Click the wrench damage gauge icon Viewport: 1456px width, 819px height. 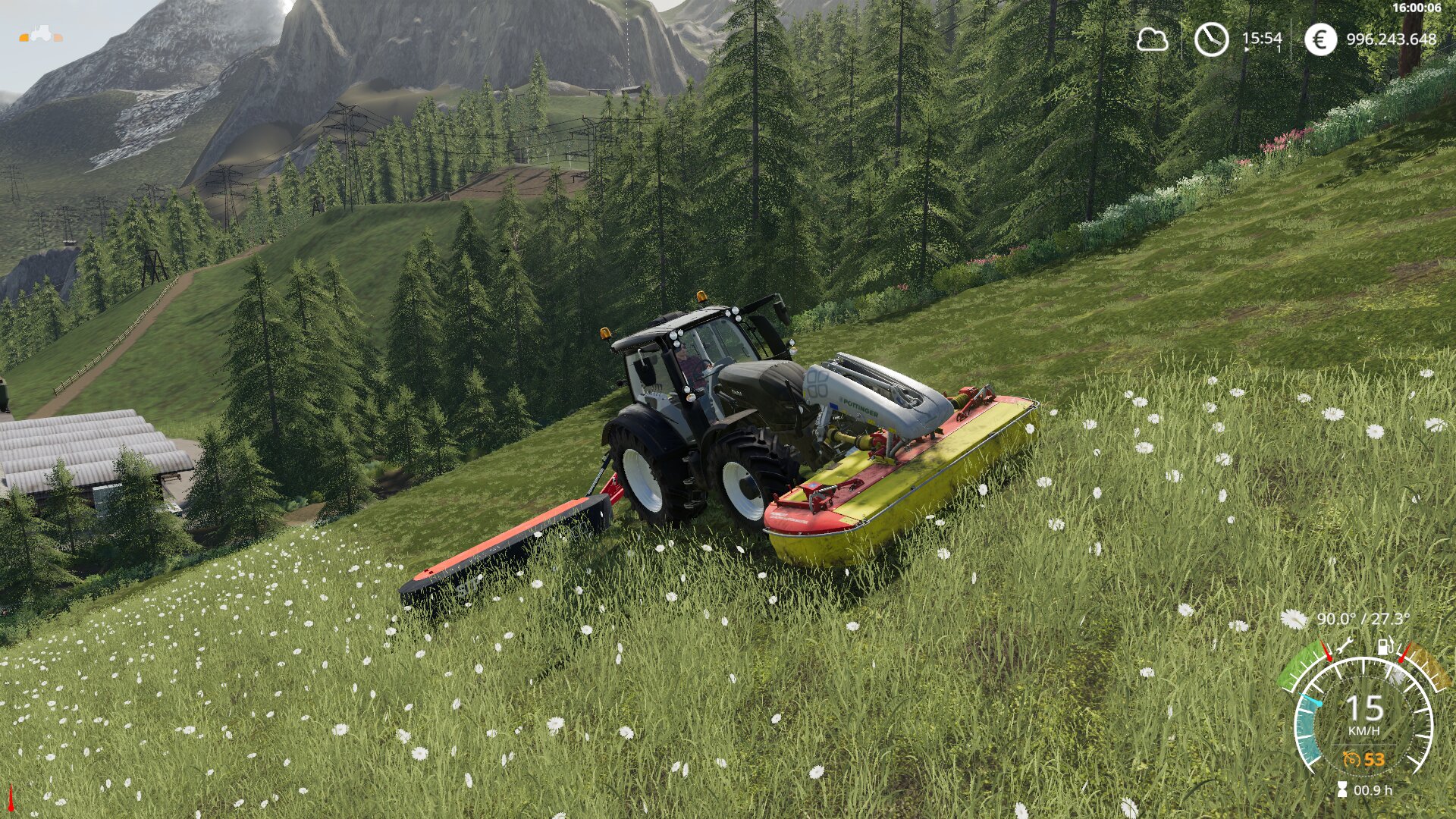pos(1346,646)
